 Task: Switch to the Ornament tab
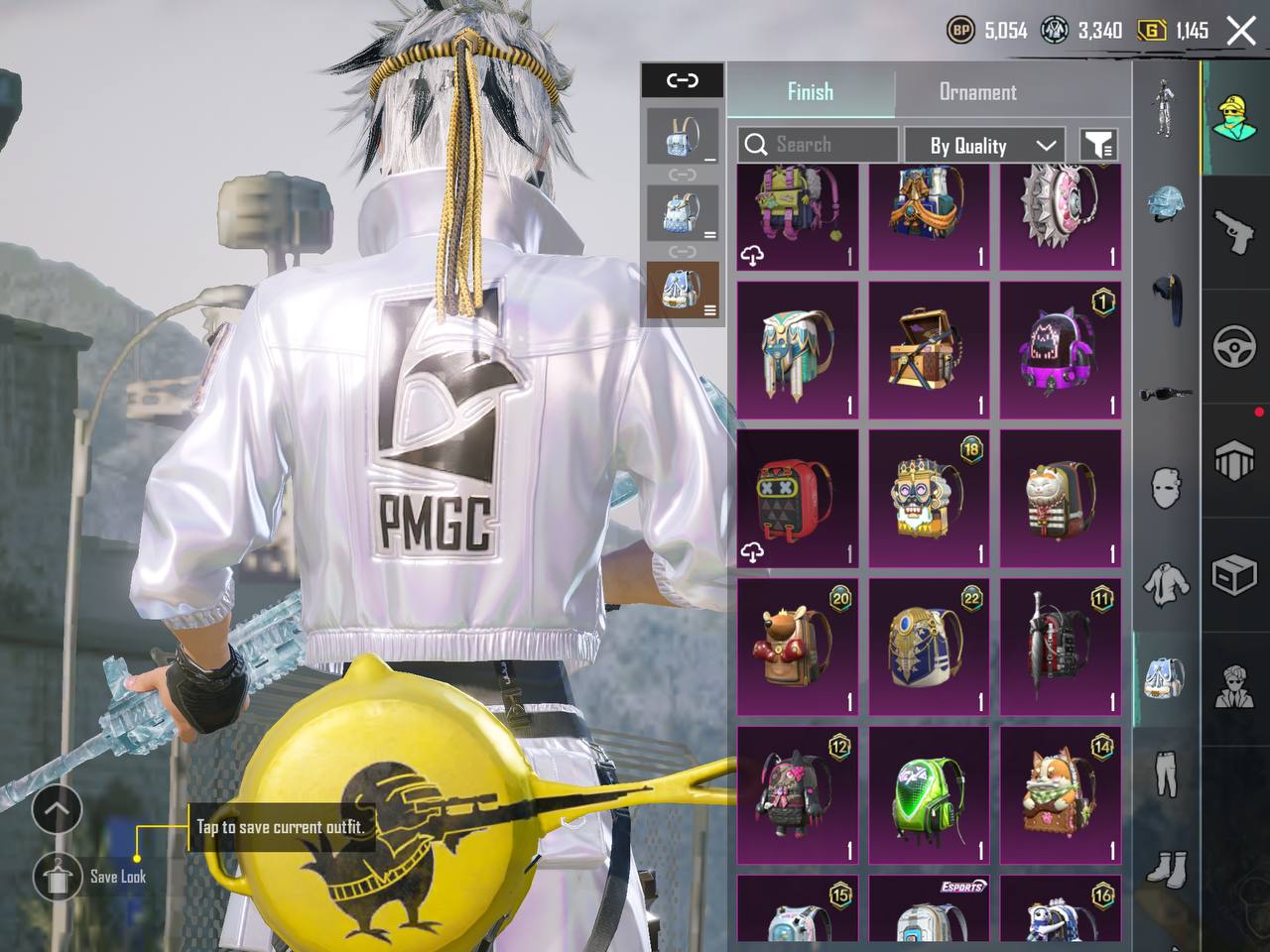977,92
